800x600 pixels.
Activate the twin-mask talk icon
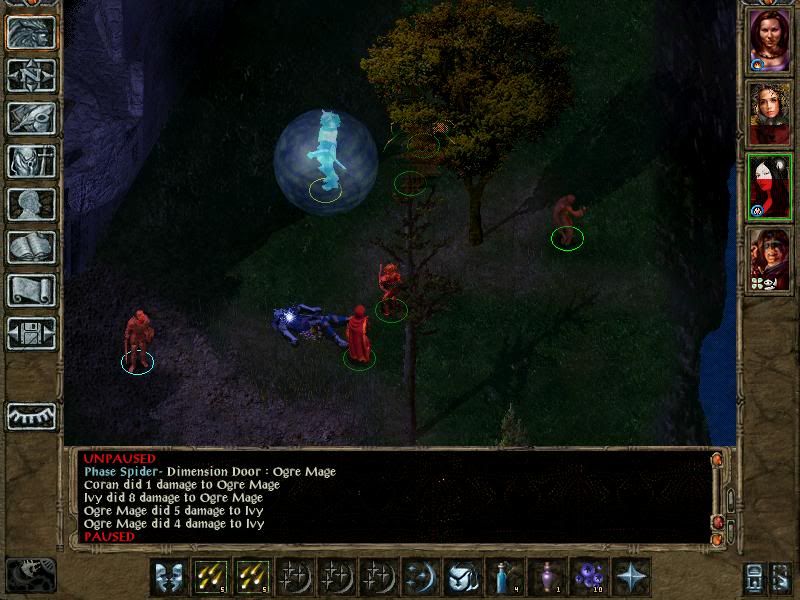point(167,577)
